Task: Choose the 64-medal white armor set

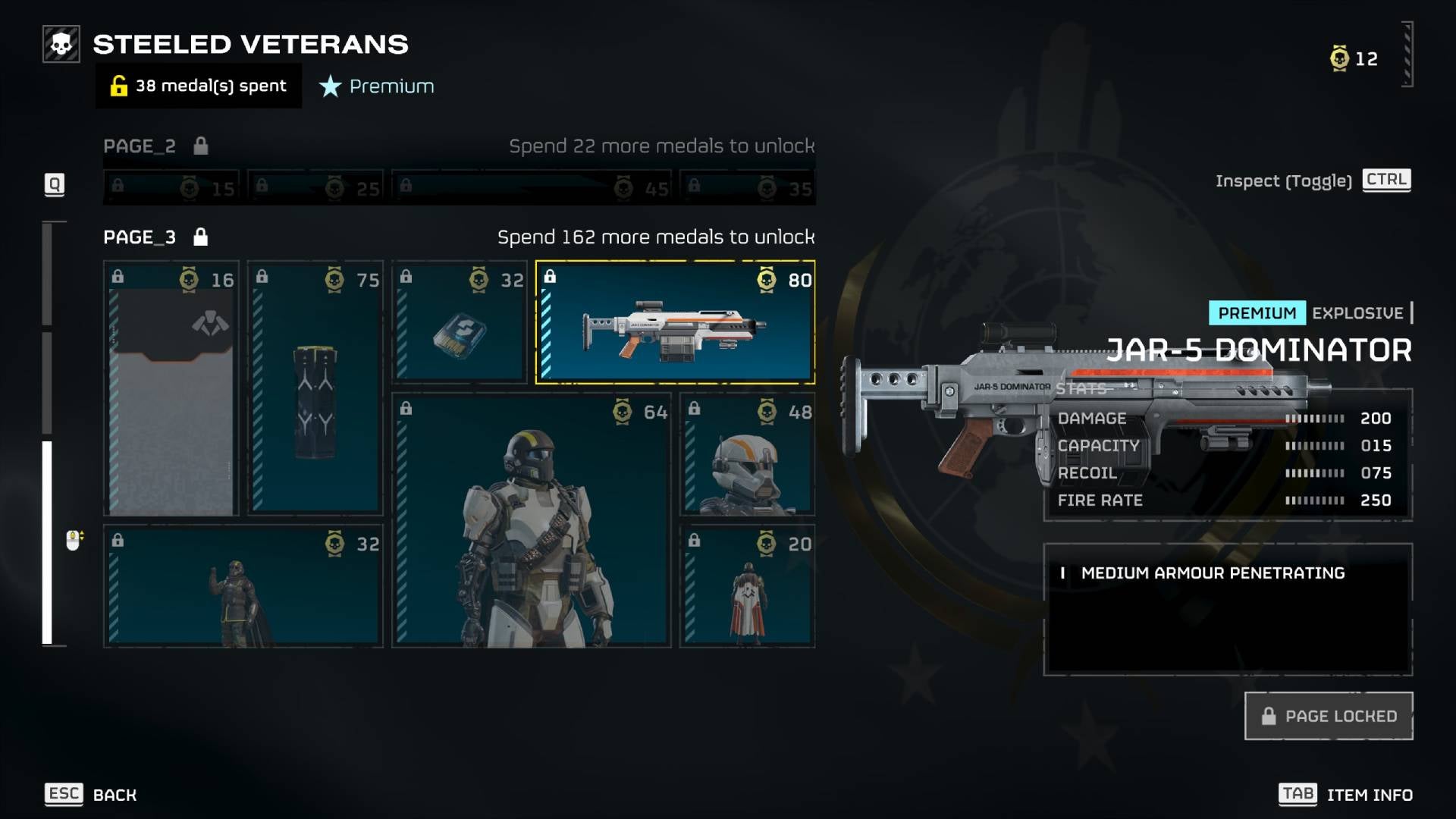Action: [531, 520]
